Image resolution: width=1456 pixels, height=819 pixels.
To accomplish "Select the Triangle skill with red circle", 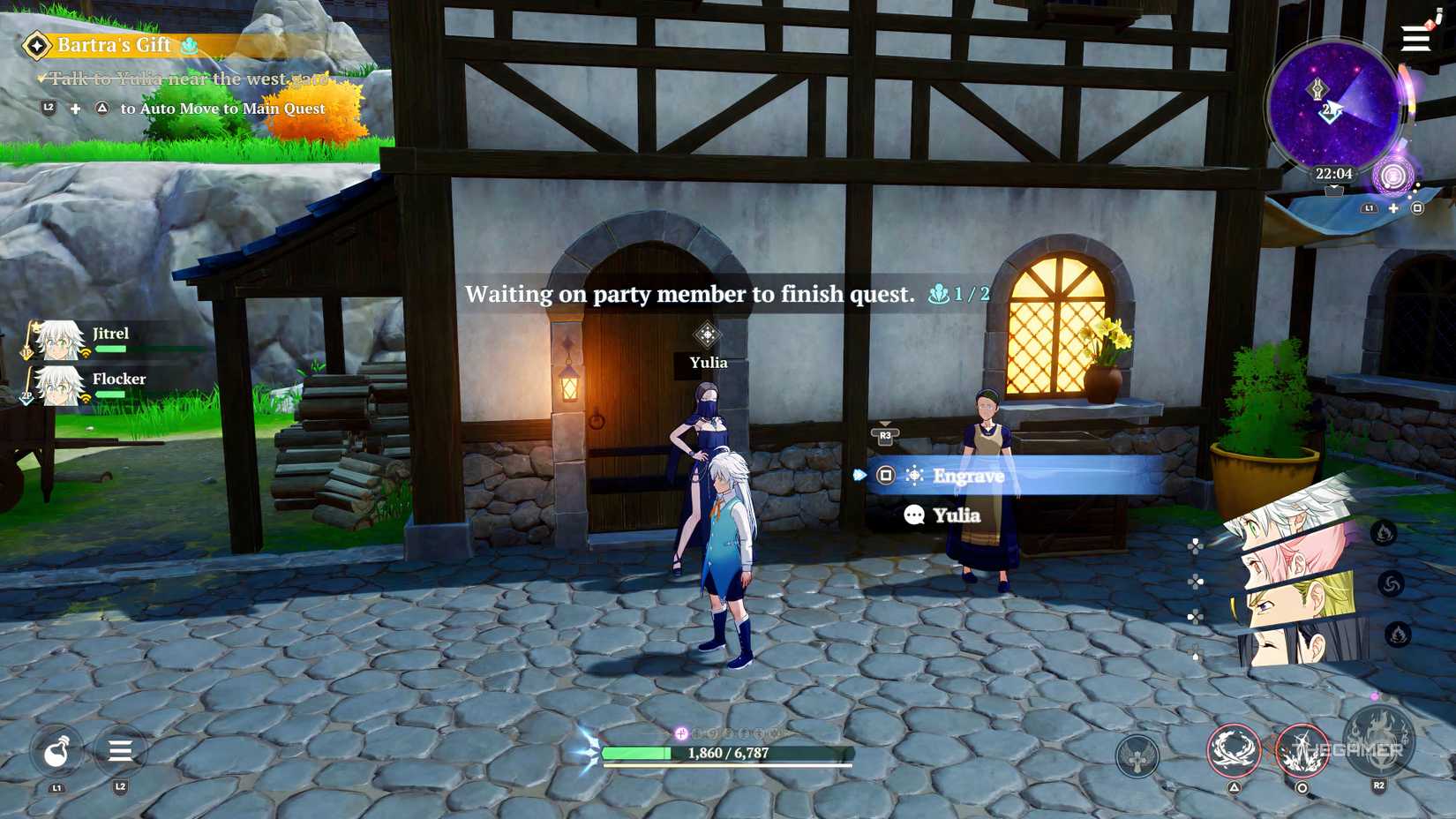I will pyautogui.click(x=1234, y=748).
